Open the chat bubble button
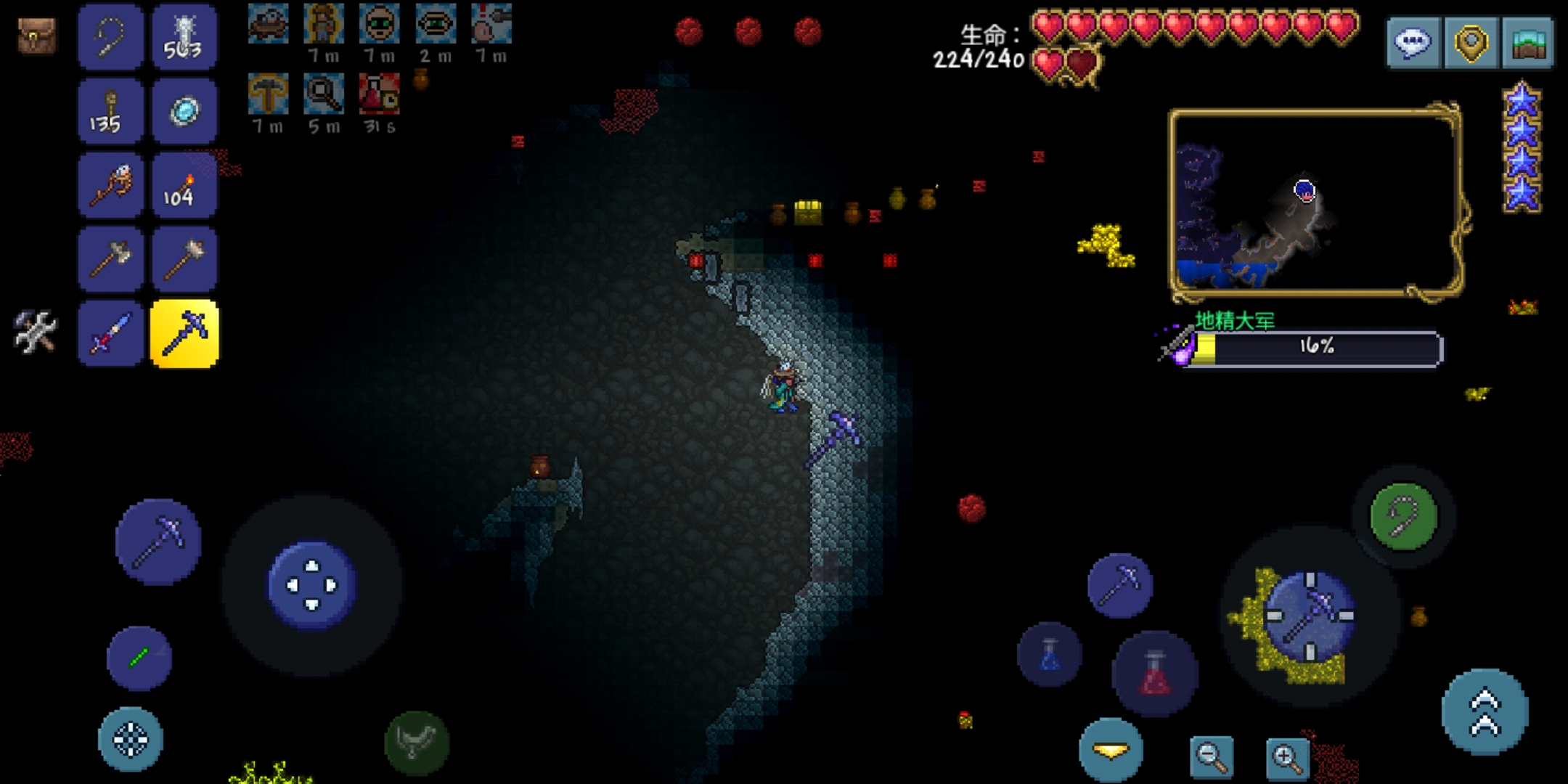Image resolution: width=1568 pixels, height=784 pixels. tap(1413, 44)
